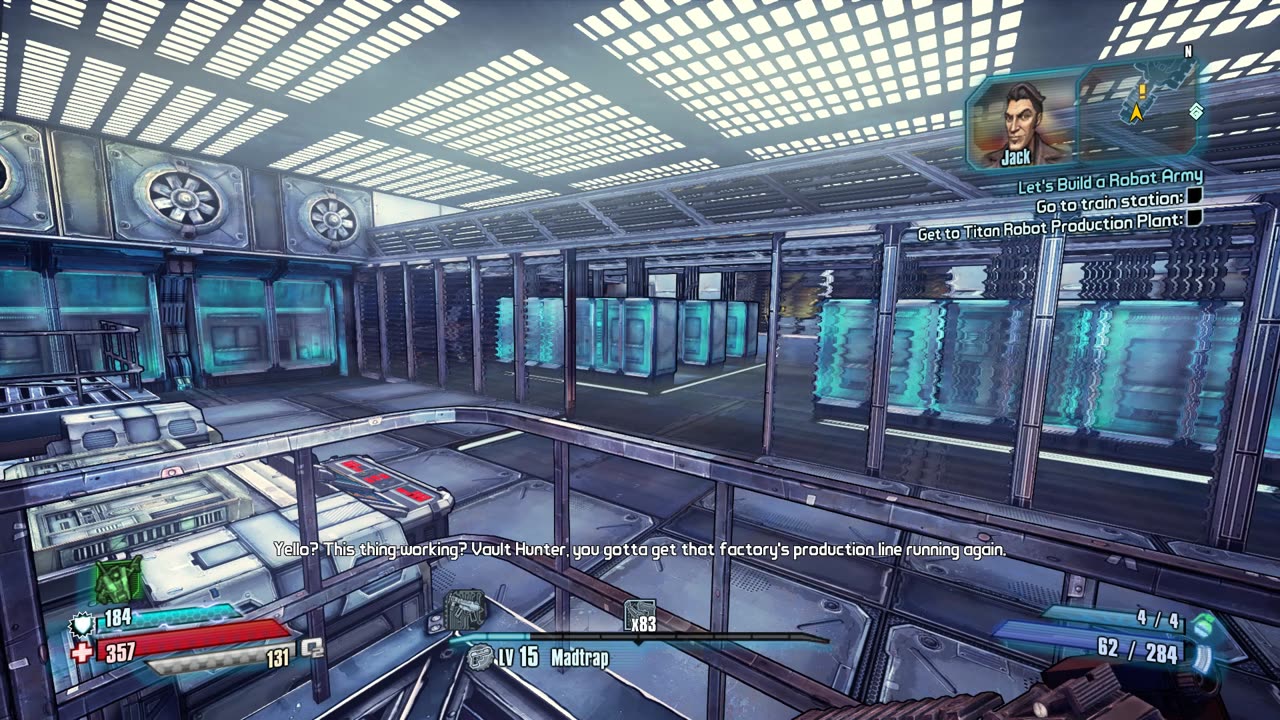Select the yellow exclamation quest marker

pos(1140,91)
